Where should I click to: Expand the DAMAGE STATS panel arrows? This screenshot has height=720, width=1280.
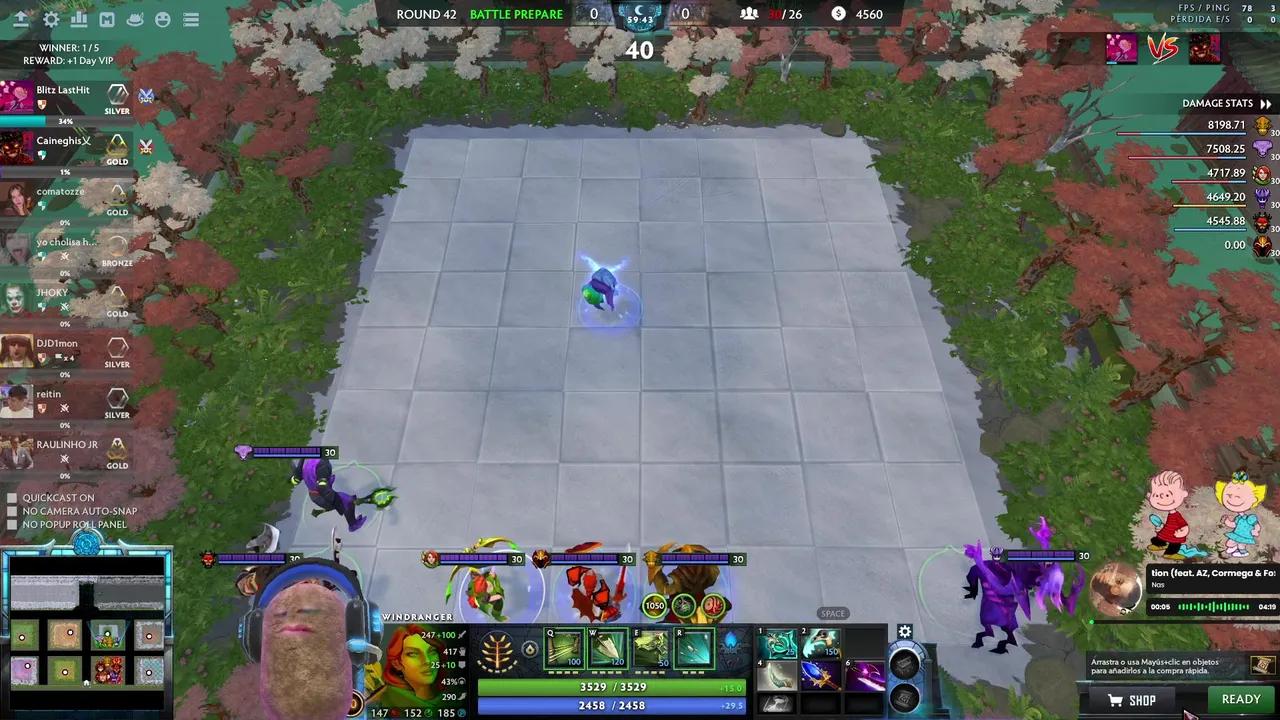[1264, 103]
